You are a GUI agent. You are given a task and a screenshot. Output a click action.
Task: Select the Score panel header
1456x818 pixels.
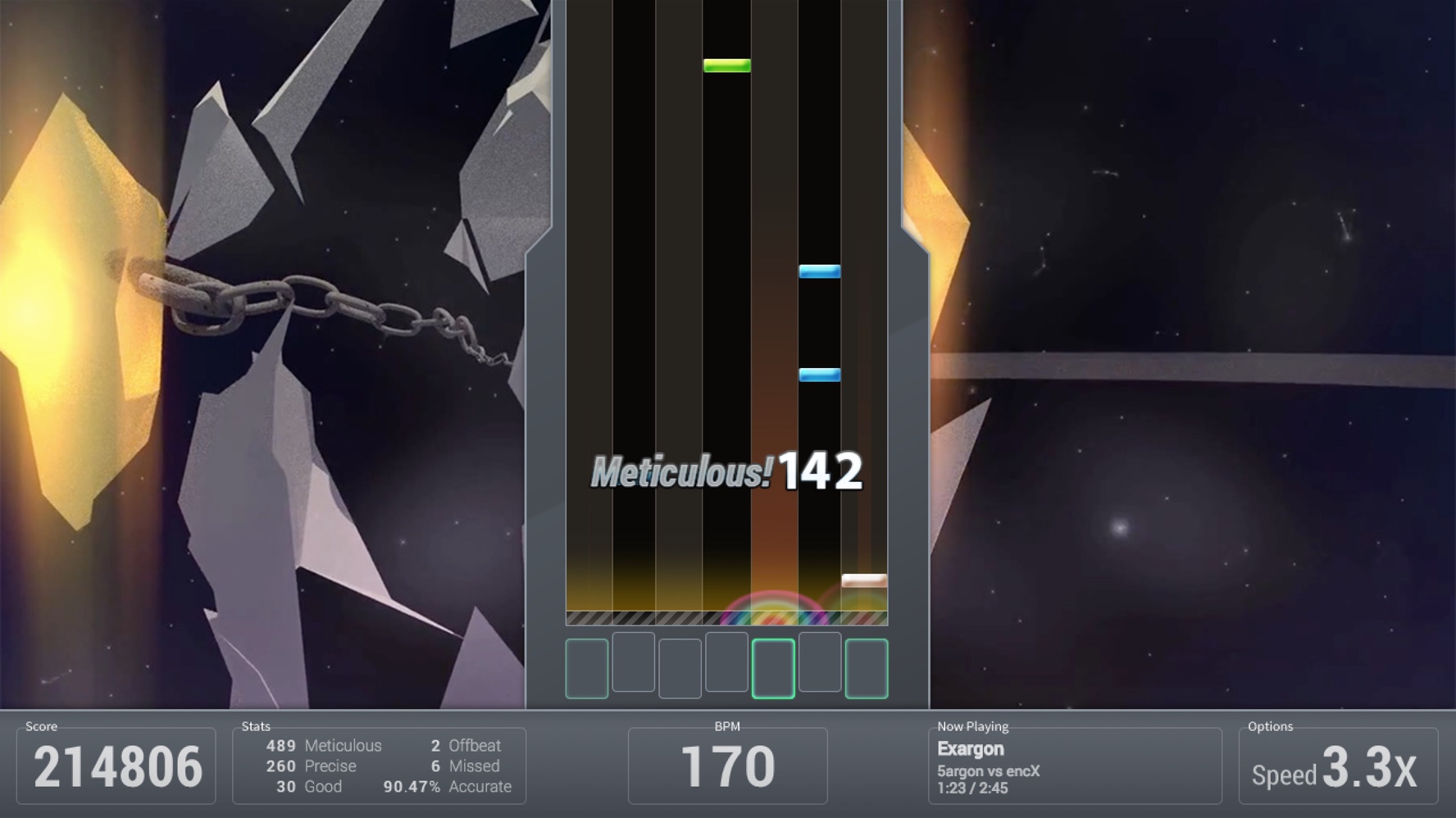(41, 726)
